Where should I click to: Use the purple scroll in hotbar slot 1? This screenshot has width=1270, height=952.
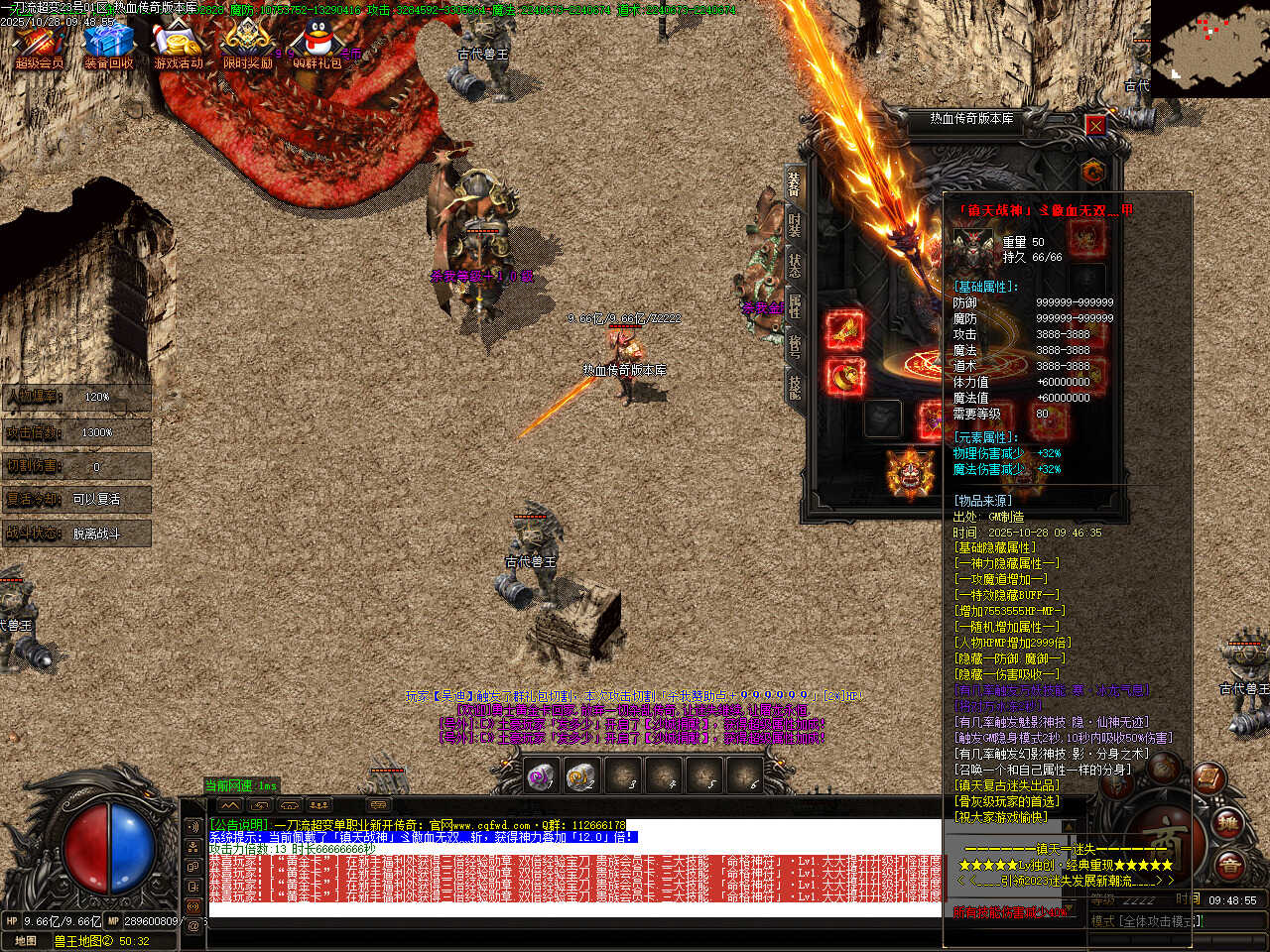(x=541, y=777)
